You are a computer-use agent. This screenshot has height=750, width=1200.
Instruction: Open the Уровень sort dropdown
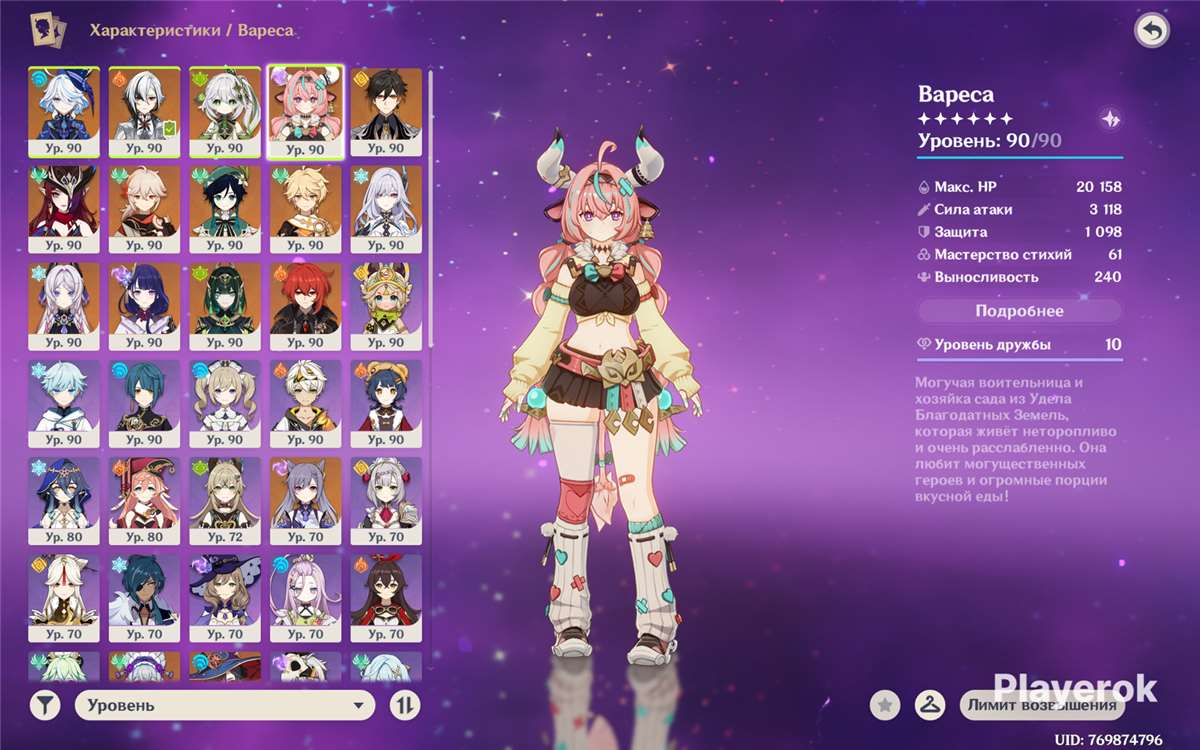coord(225,706)
